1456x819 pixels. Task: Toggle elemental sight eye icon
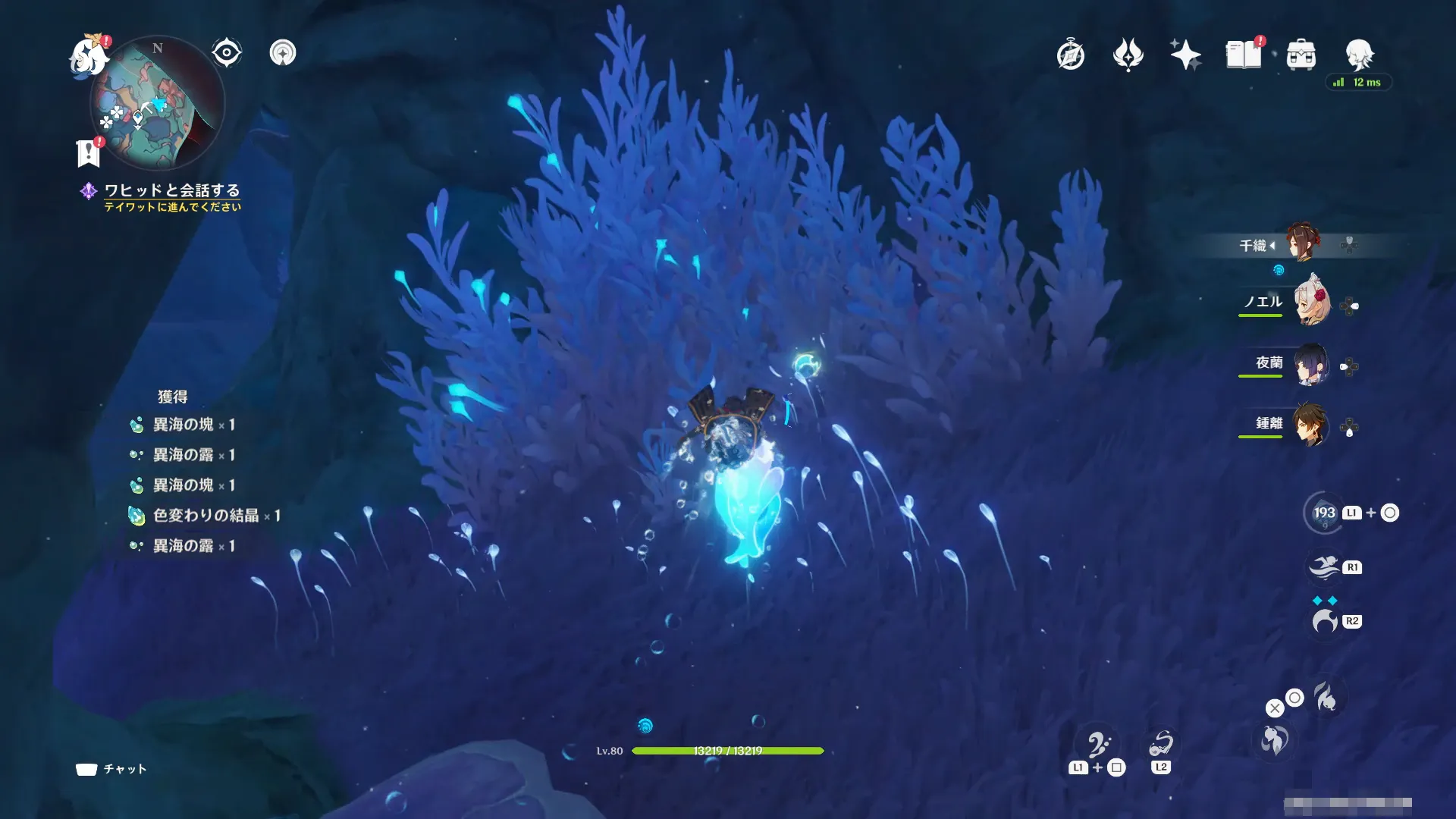pyautogui.click(x=226, y=53)
